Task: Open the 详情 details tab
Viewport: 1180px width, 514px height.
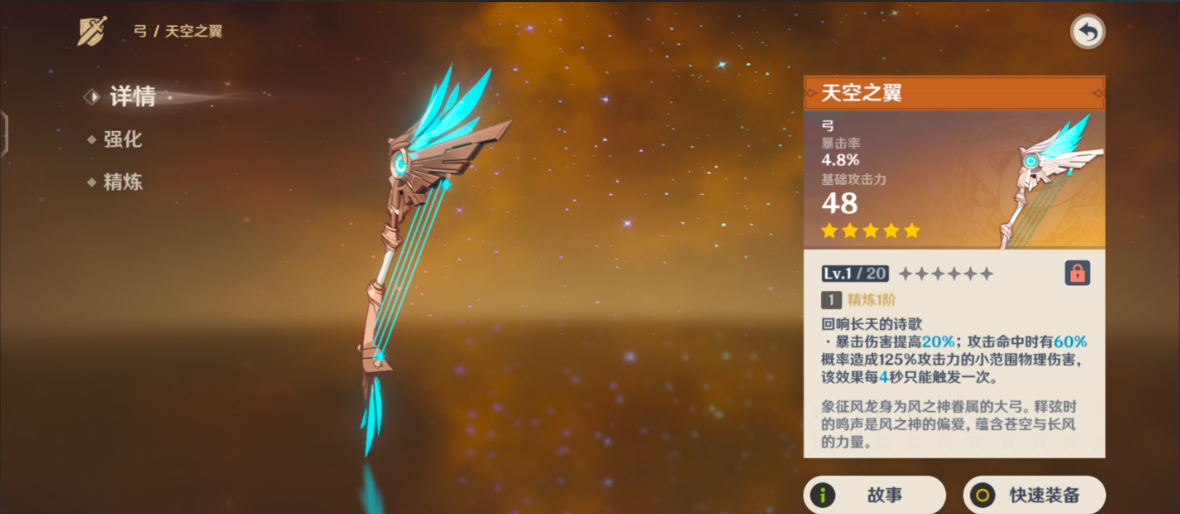Action: (x=132, y=97)
